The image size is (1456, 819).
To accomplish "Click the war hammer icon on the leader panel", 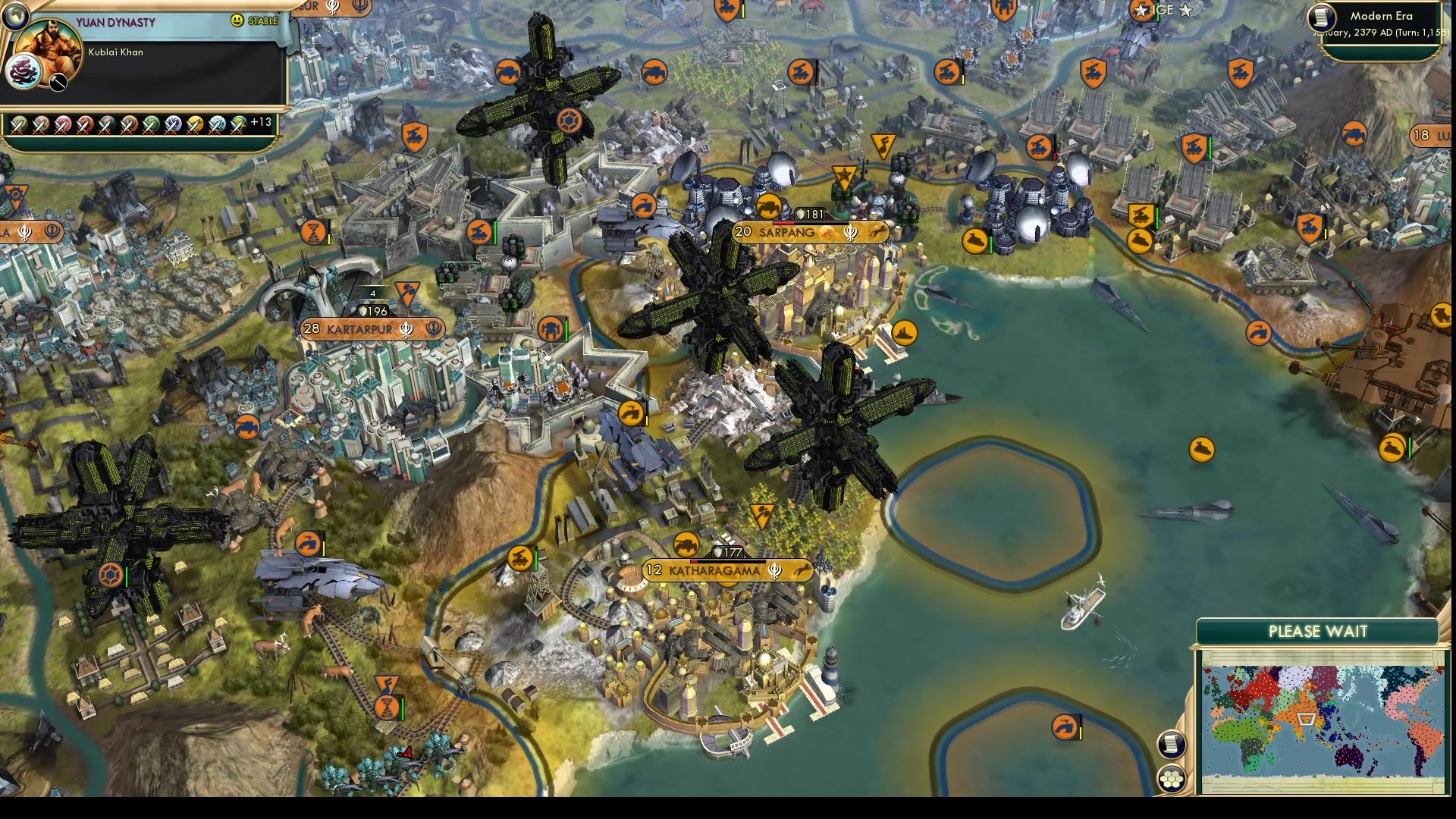I will click(58, 82).
